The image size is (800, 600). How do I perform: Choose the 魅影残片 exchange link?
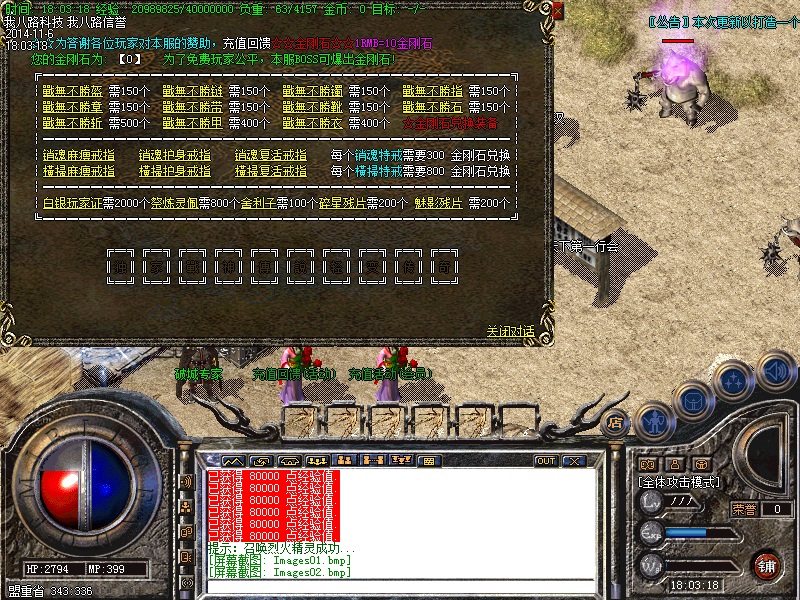[441, 203]
